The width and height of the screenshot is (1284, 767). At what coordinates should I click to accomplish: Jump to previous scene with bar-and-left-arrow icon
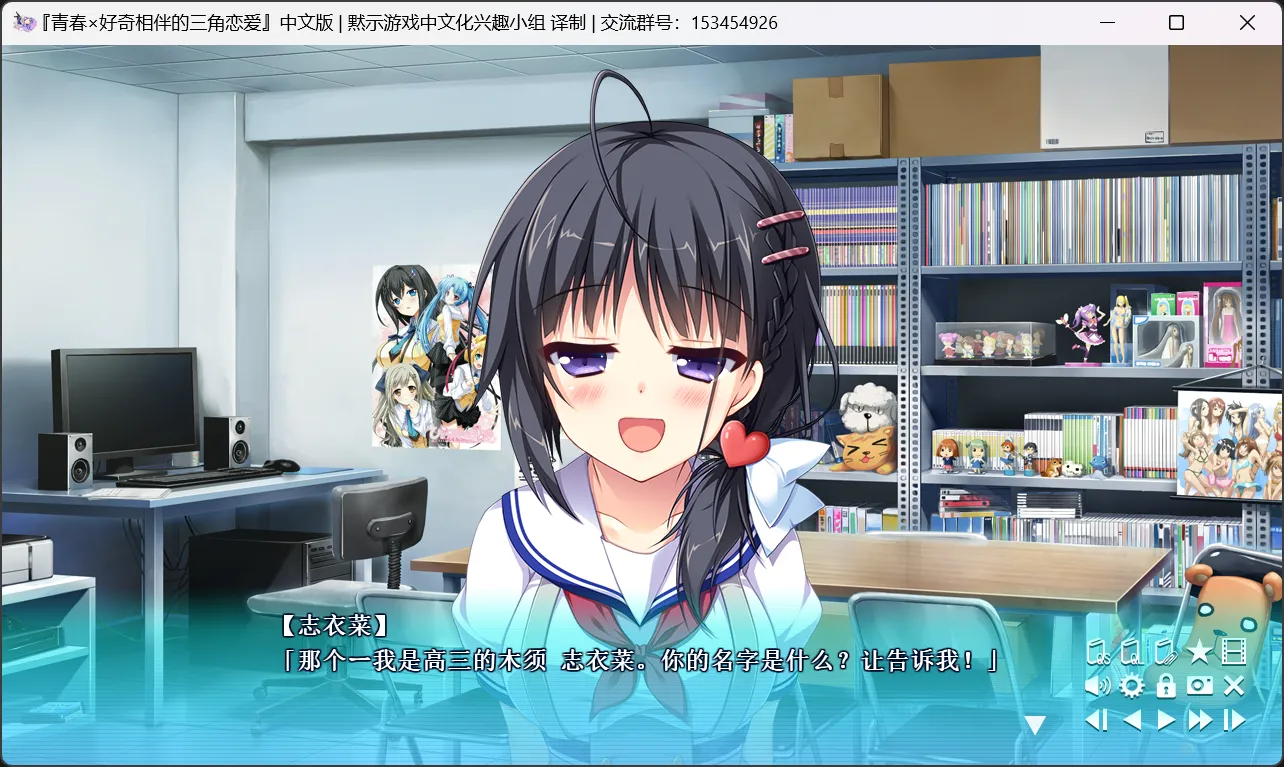[1097, 720]
